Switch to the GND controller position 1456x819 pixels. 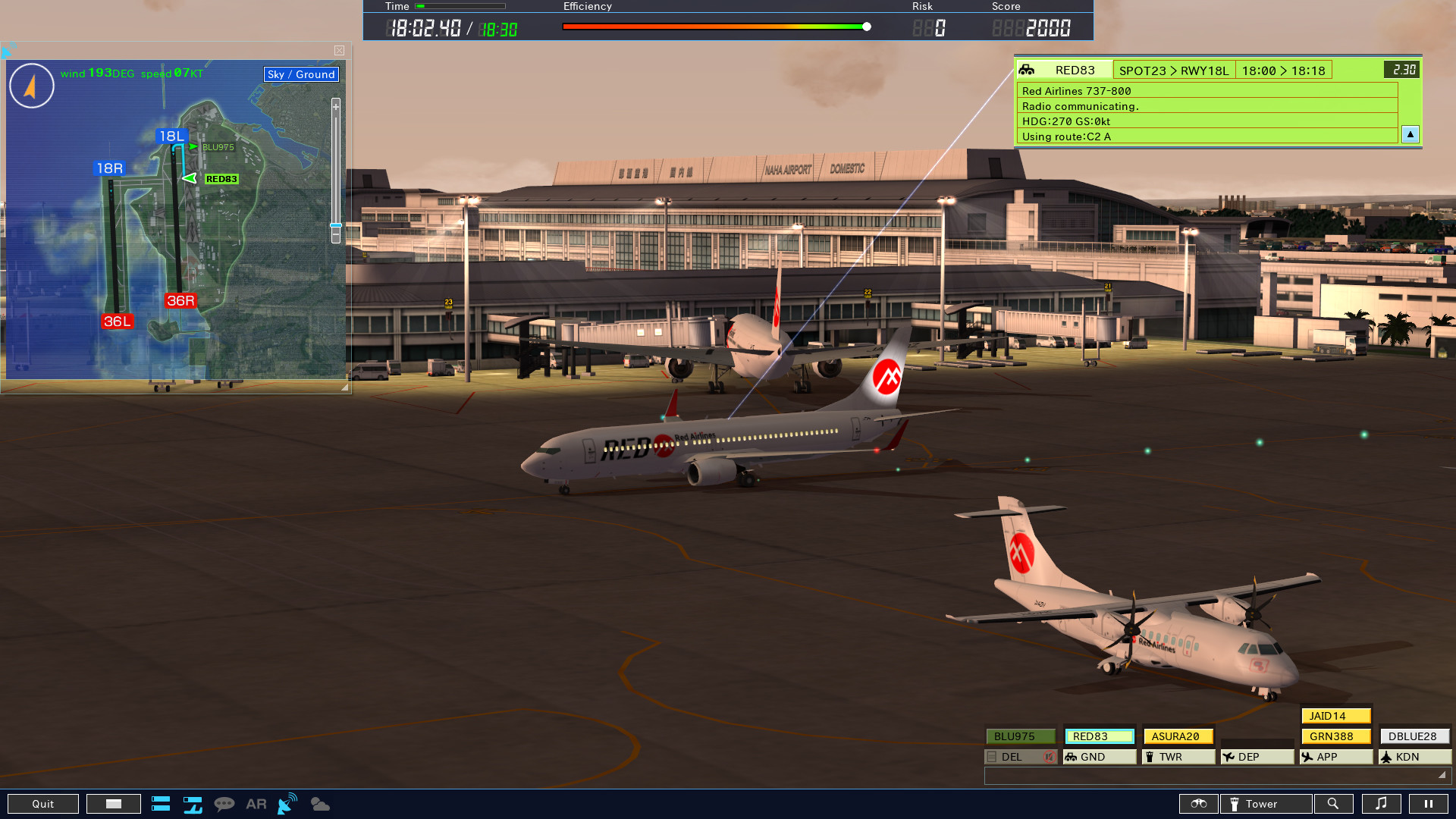click(1099, 756)
